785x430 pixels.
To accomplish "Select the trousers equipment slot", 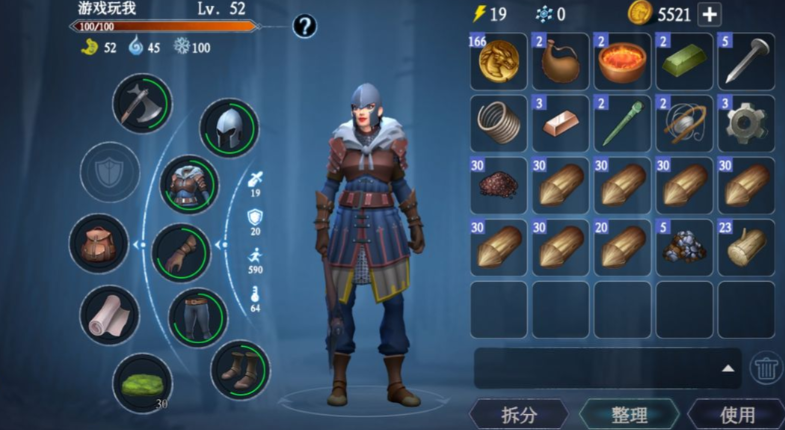I will pos(198,316).
